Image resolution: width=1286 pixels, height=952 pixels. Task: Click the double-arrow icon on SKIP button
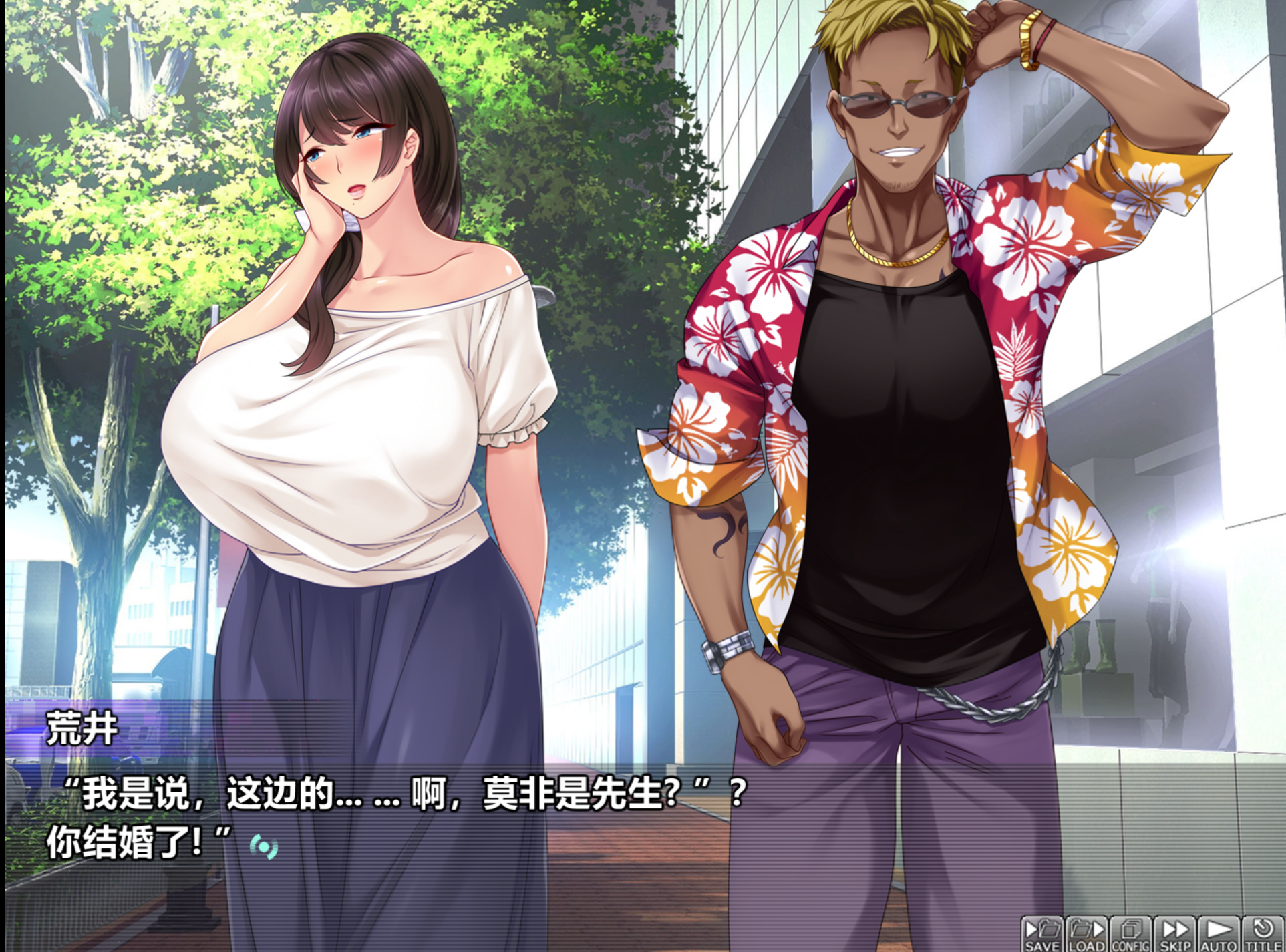(x=1176, y=930)
